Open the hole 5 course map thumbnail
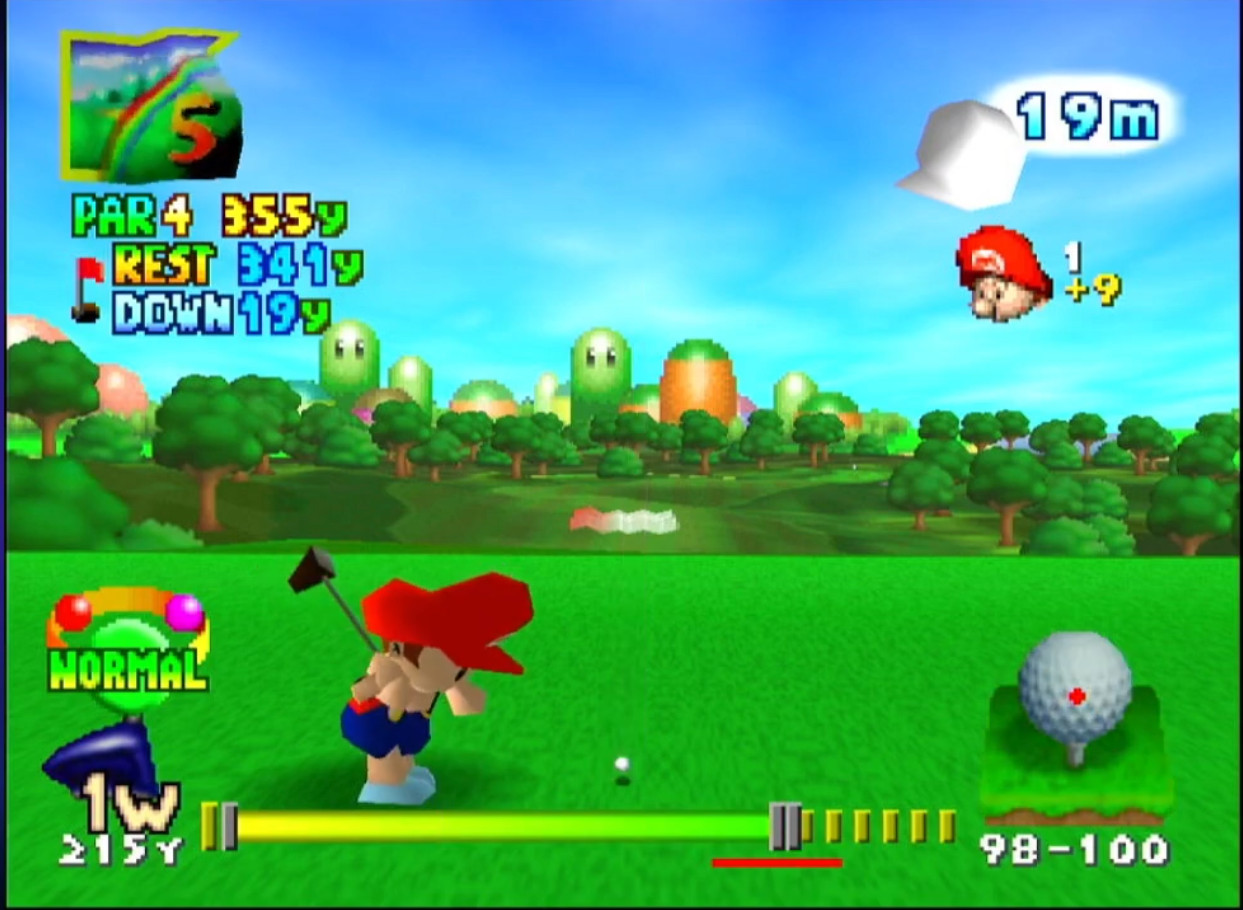1243x910 pixels. click(150, 105)
